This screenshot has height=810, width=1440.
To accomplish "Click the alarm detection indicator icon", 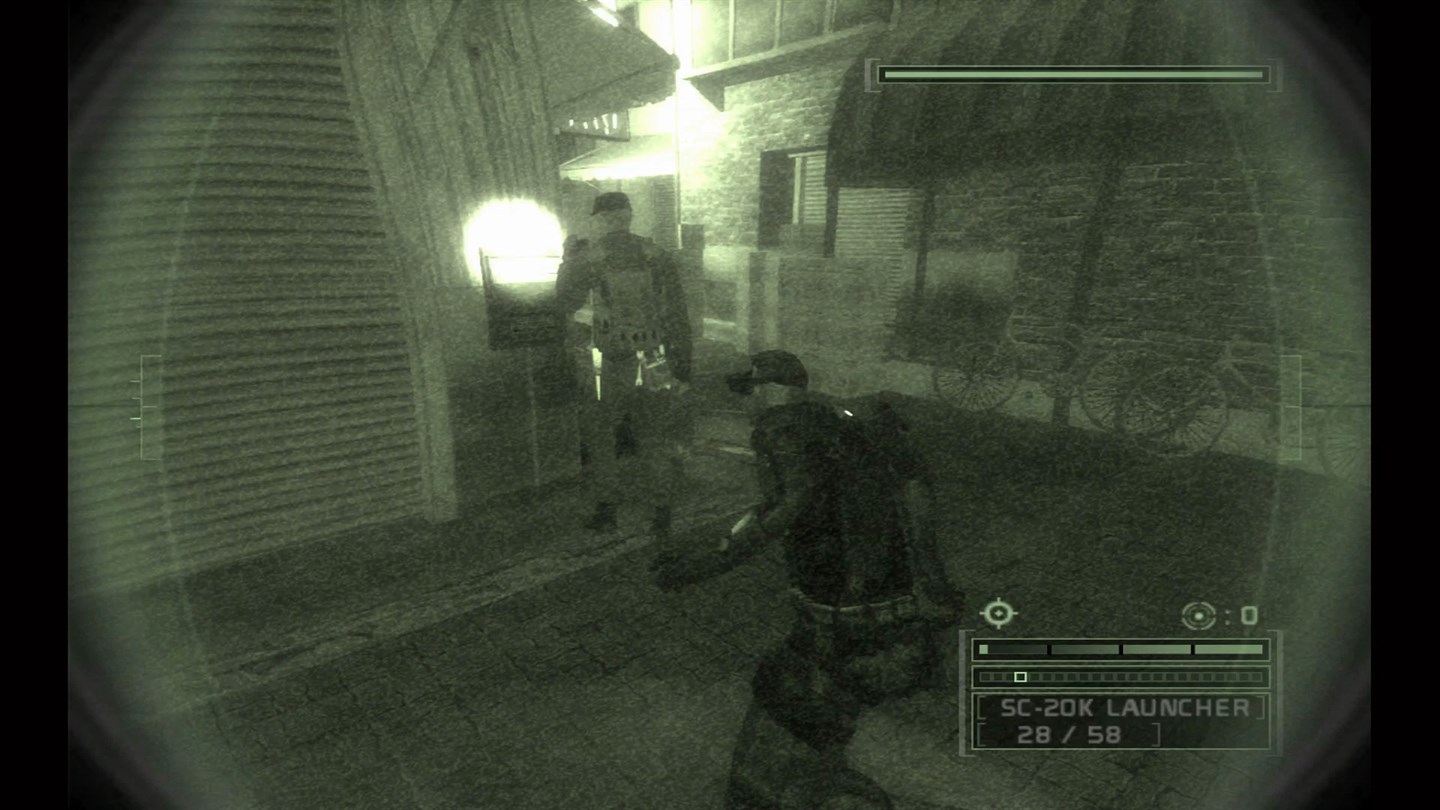I will (x=1198, y=616).
